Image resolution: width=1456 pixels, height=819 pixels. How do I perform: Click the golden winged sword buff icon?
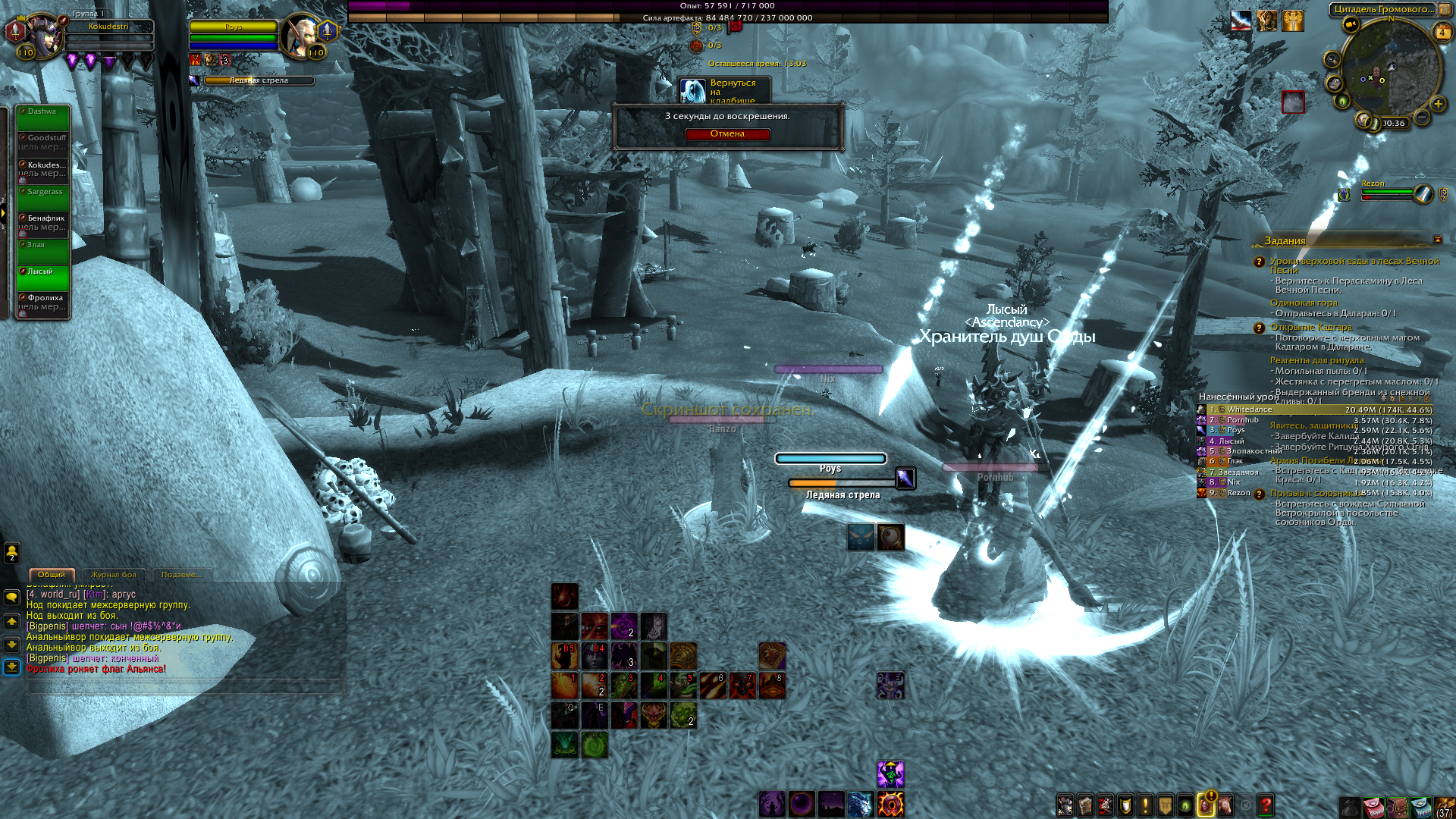(x=1292, y=21)
